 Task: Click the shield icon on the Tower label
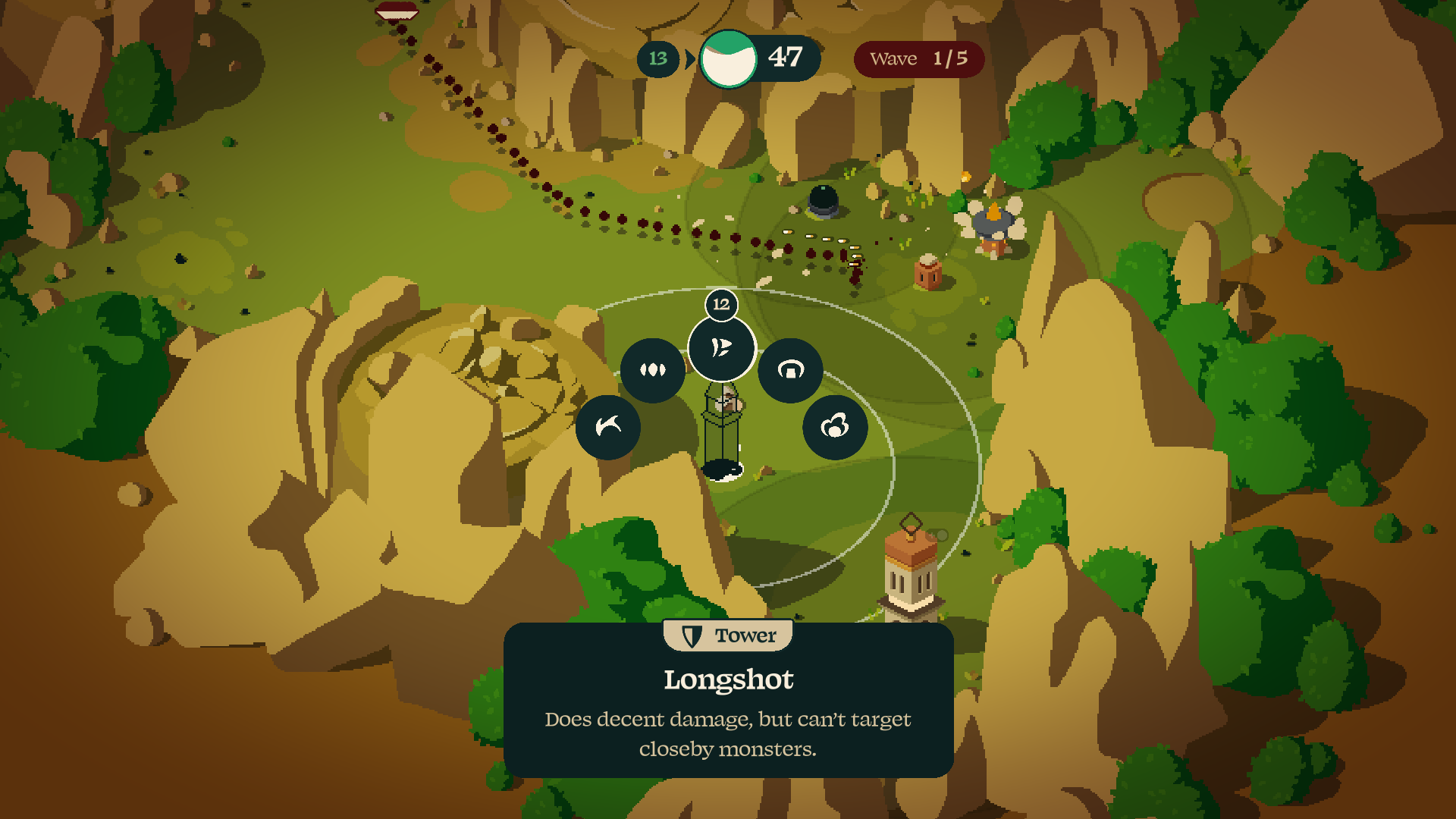coord(691,636)
